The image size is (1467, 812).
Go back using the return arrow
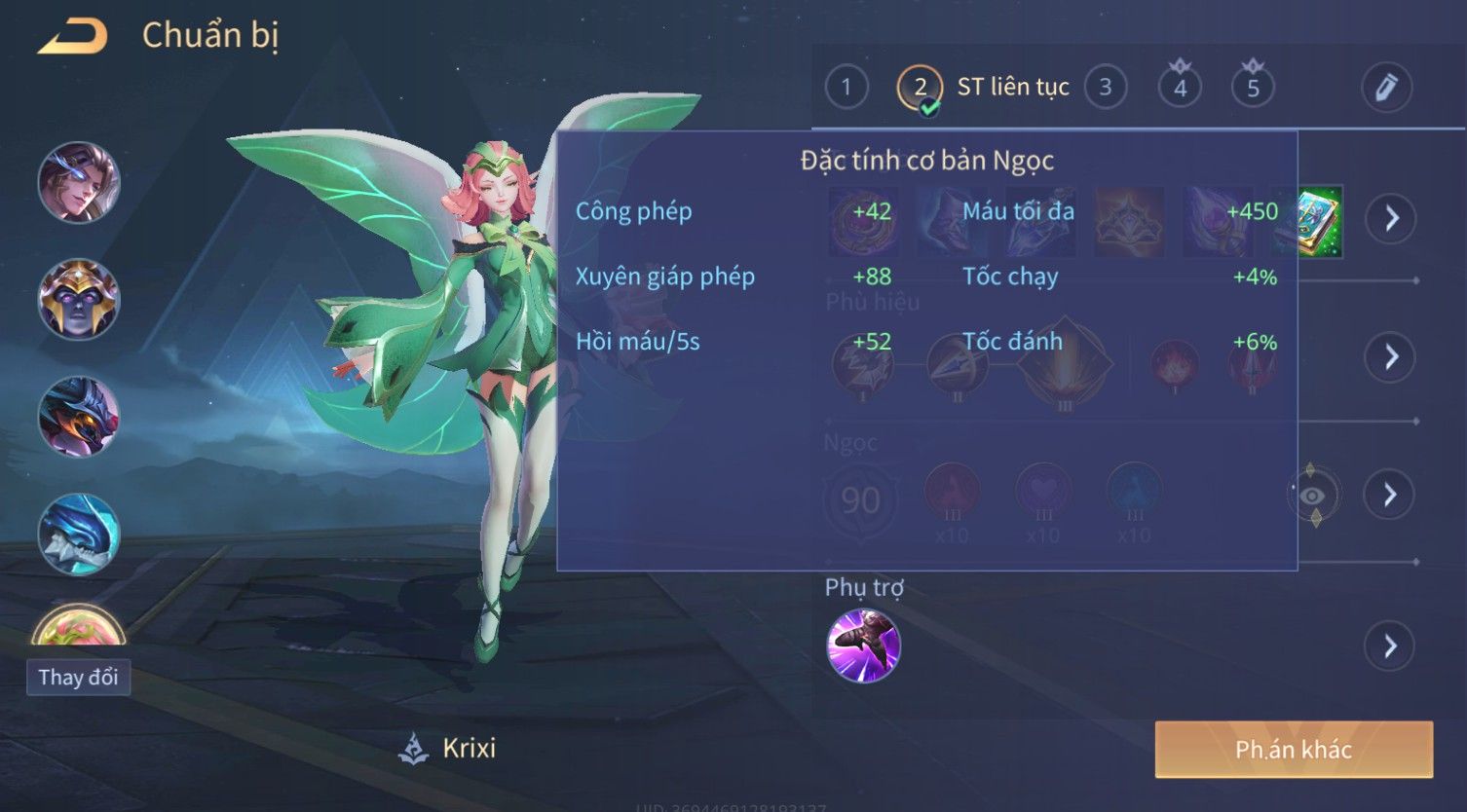pos(72,37)
